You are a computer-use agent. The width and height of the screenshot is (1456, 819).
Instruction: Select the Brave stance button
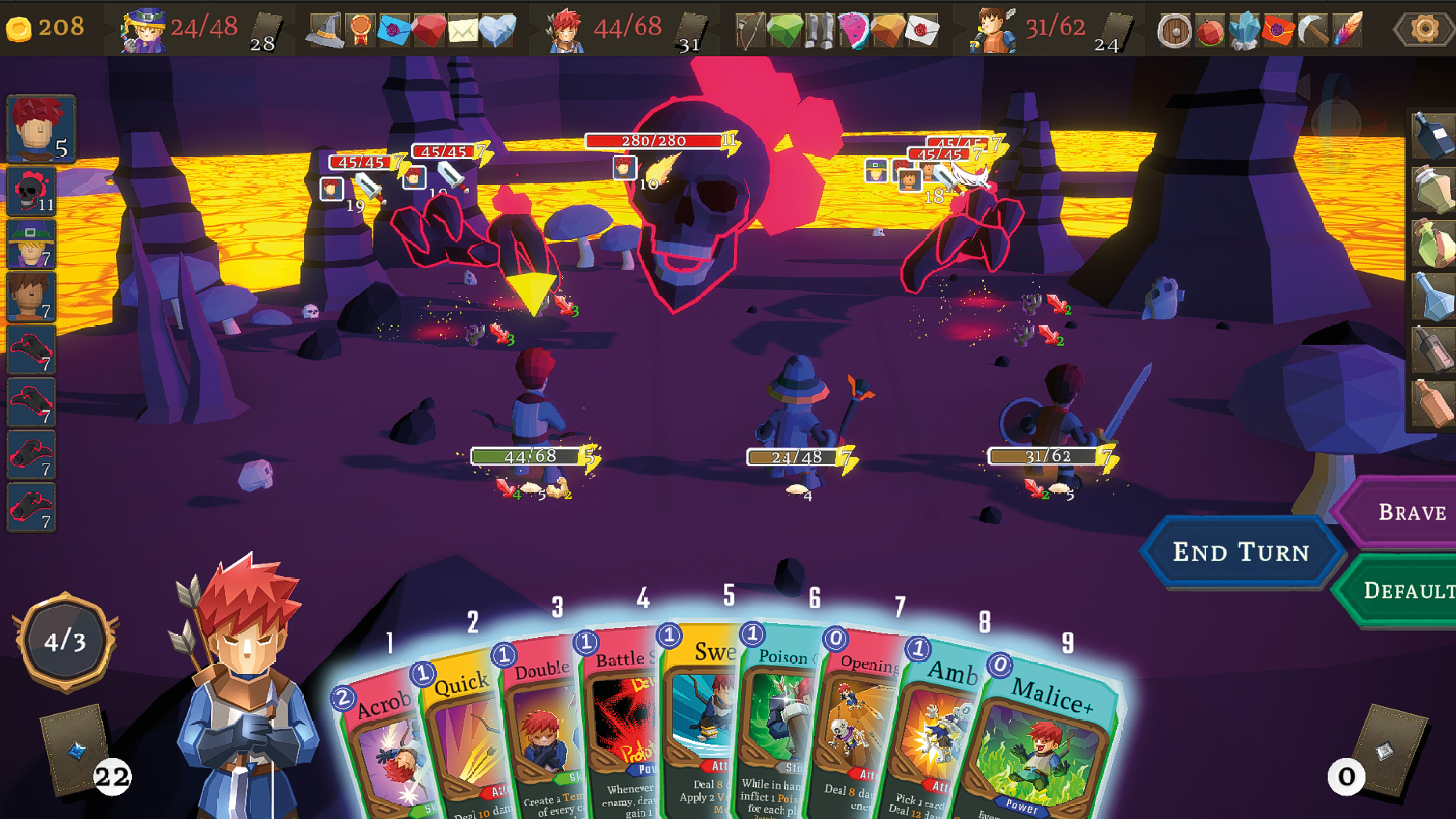coord(1407,512)
